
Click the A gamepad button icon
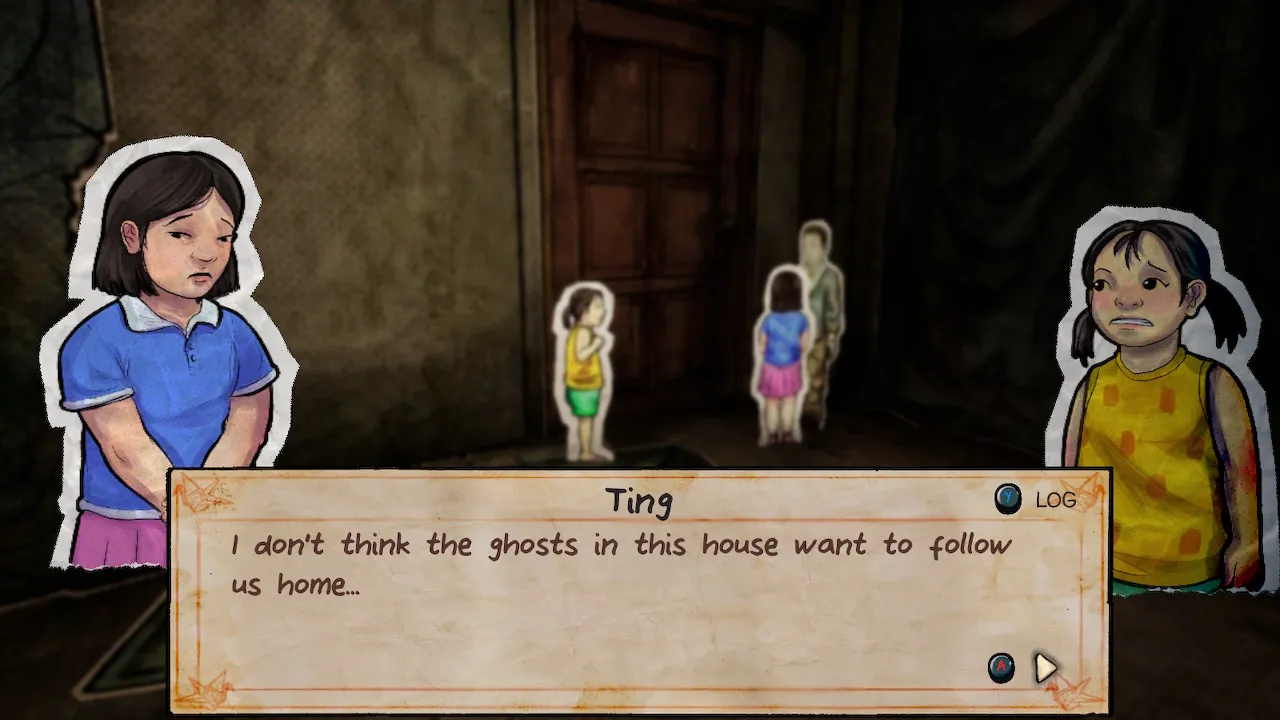pos(1002,668)
